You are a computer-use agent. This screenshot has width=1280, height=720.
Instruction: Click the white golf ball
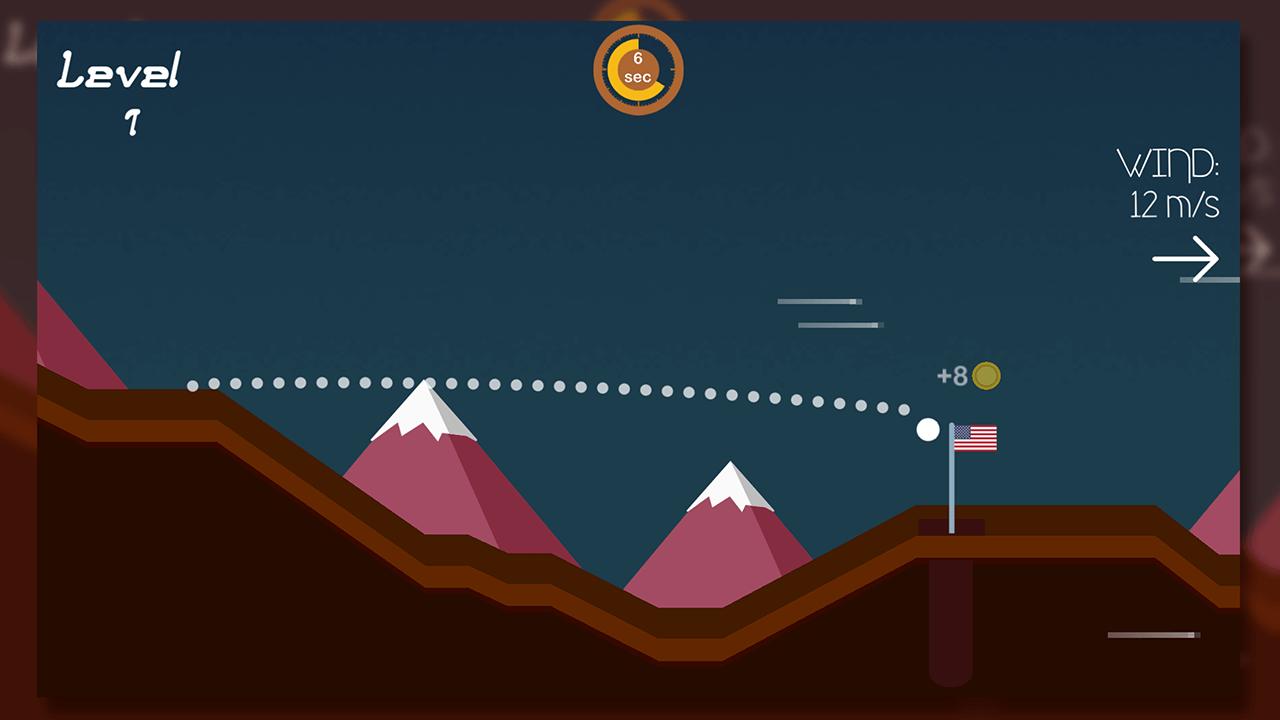click(x=927, y=430)
